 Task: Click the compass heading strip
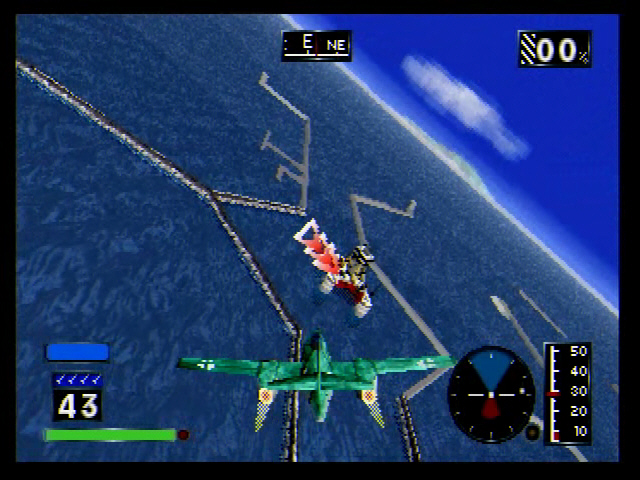click(316, 45)
